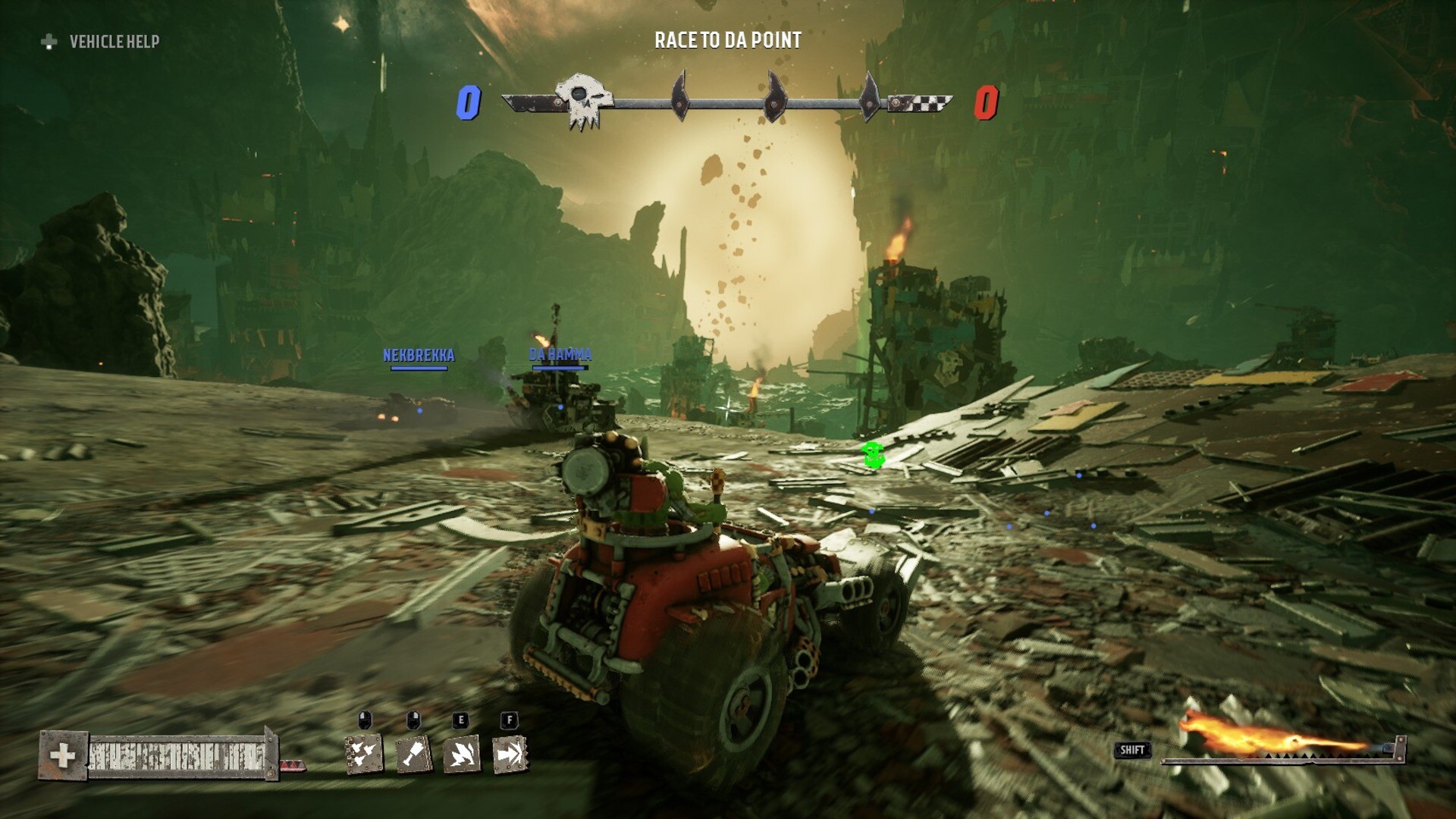Click the leaping squig ability icon
Image resolution: width=1456 pixels, height=819 pixels.
tap(461, 755)
